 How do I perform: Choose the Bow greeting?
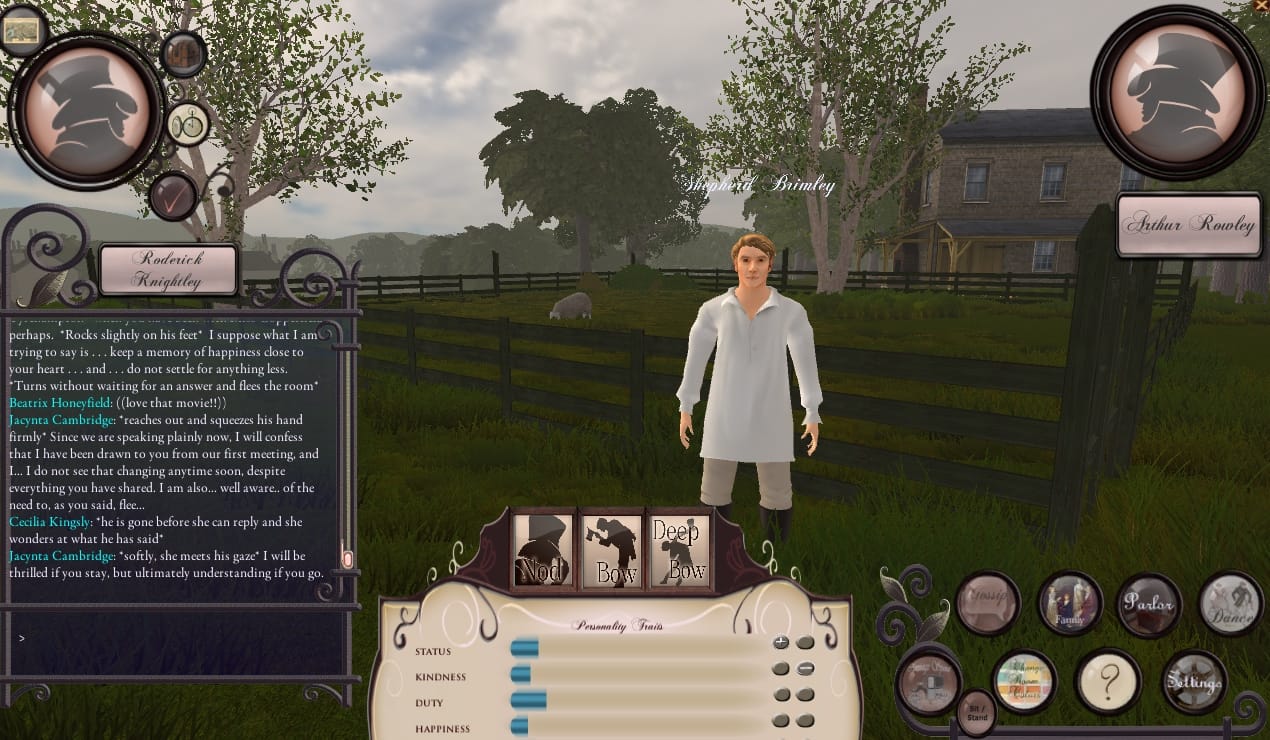point(612,549)
